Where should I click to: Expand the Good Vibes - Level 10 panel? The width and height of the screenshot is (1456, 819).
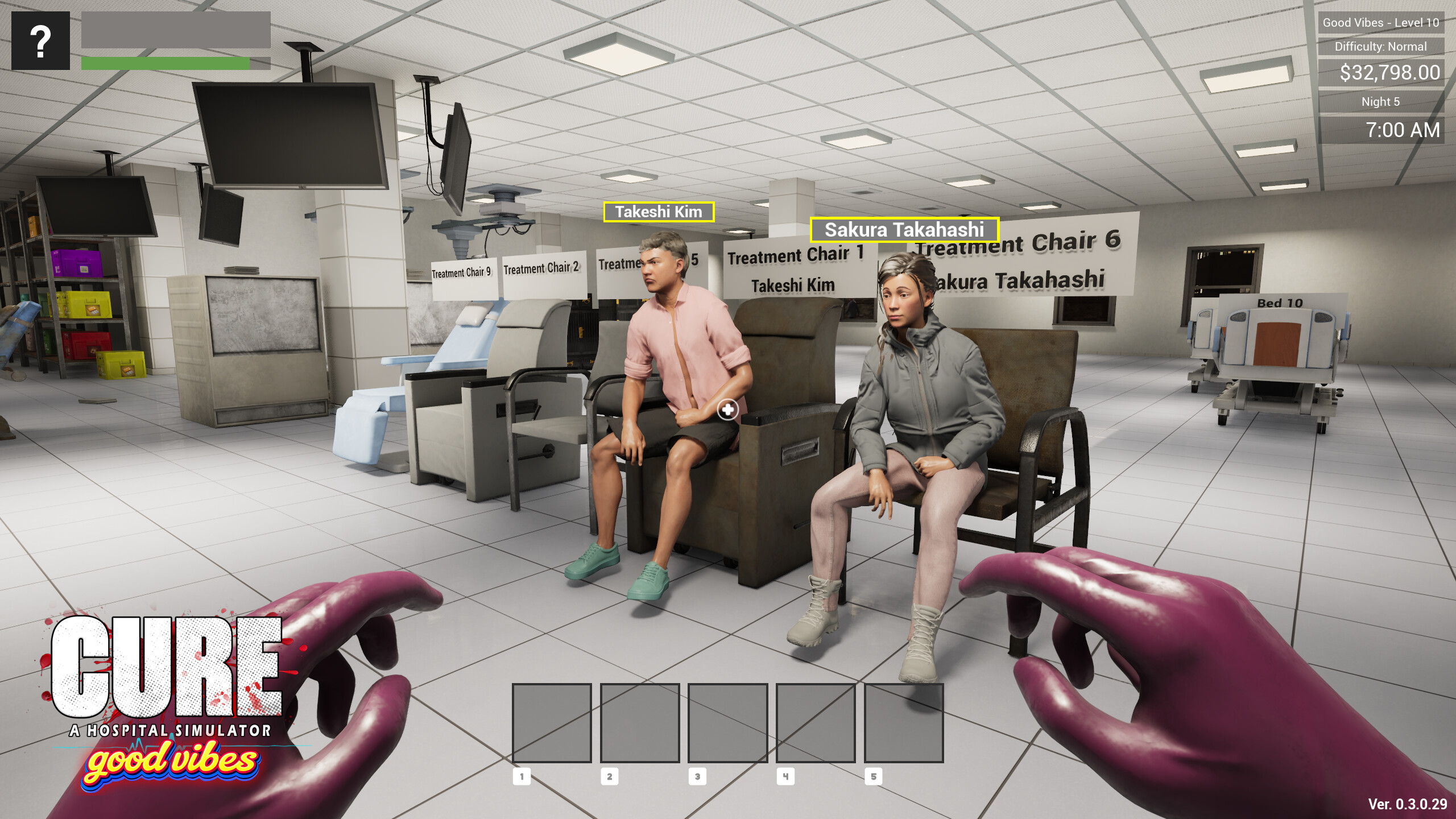click(1380, 23)
